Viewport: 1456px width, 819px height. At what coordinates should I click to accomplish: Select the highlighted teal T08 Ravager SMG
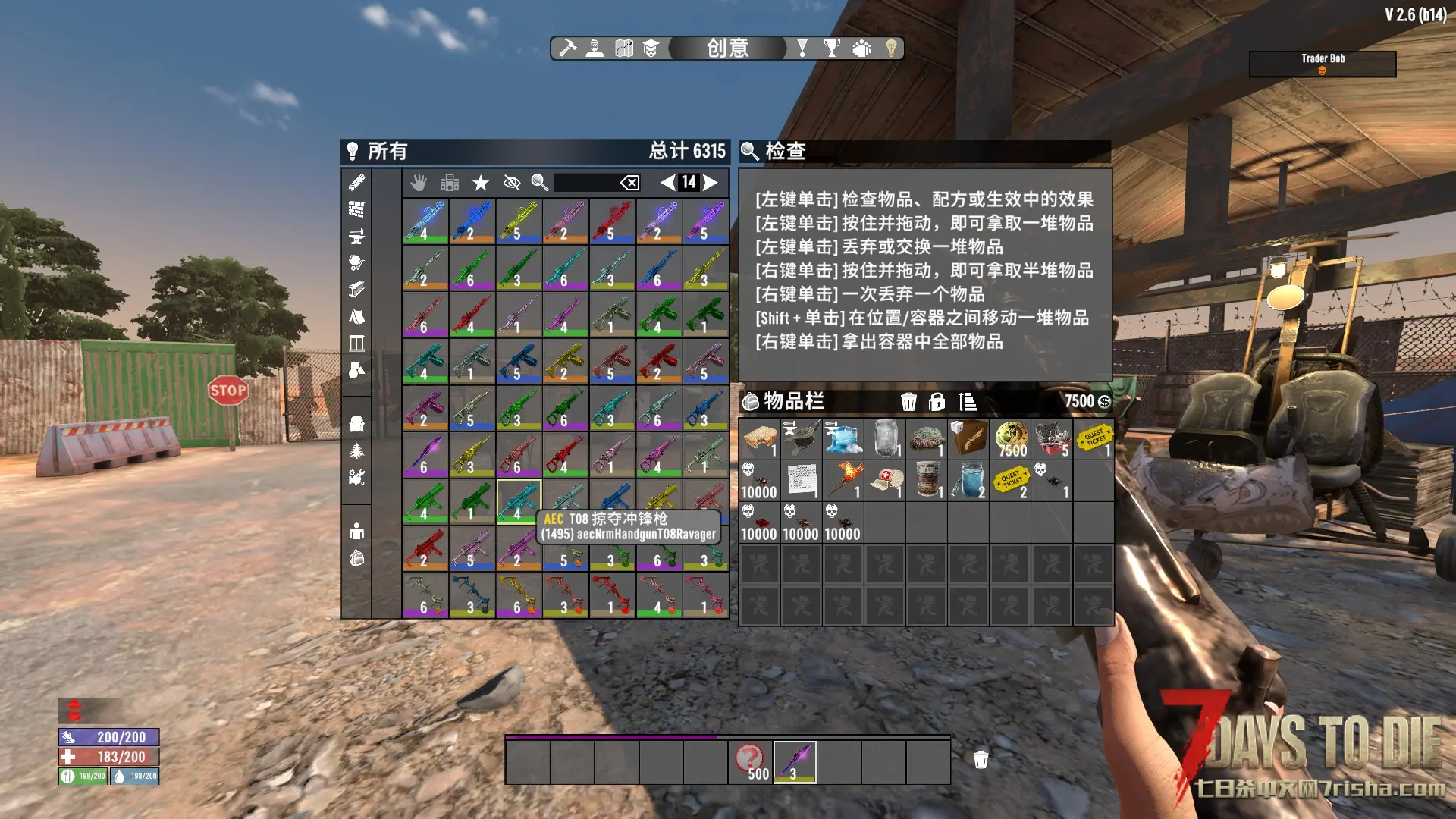(x=519, y=501)
